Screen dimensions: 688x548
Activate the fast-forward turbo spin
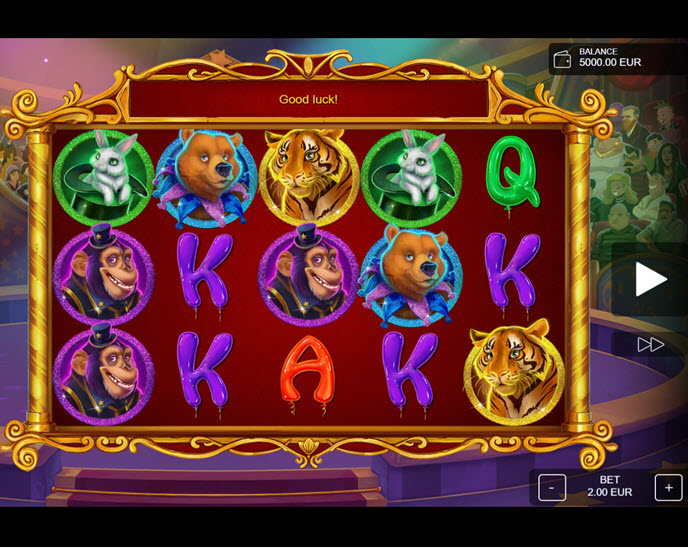click(x=650, y=344)
